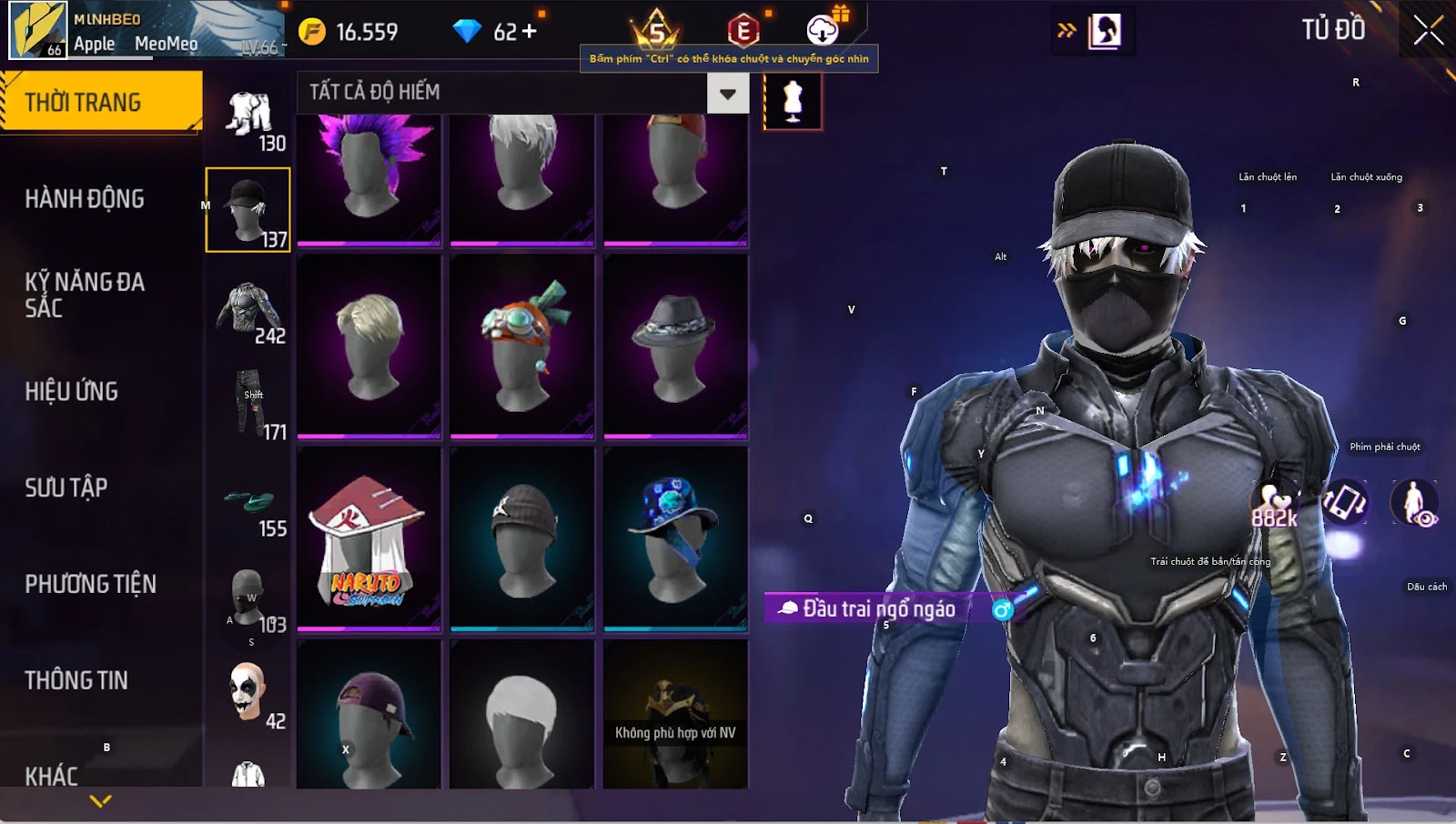This screenshot has height=824, width=1456.
Task: Select the orange goggles headwear item
Action: tap(521, 346)
